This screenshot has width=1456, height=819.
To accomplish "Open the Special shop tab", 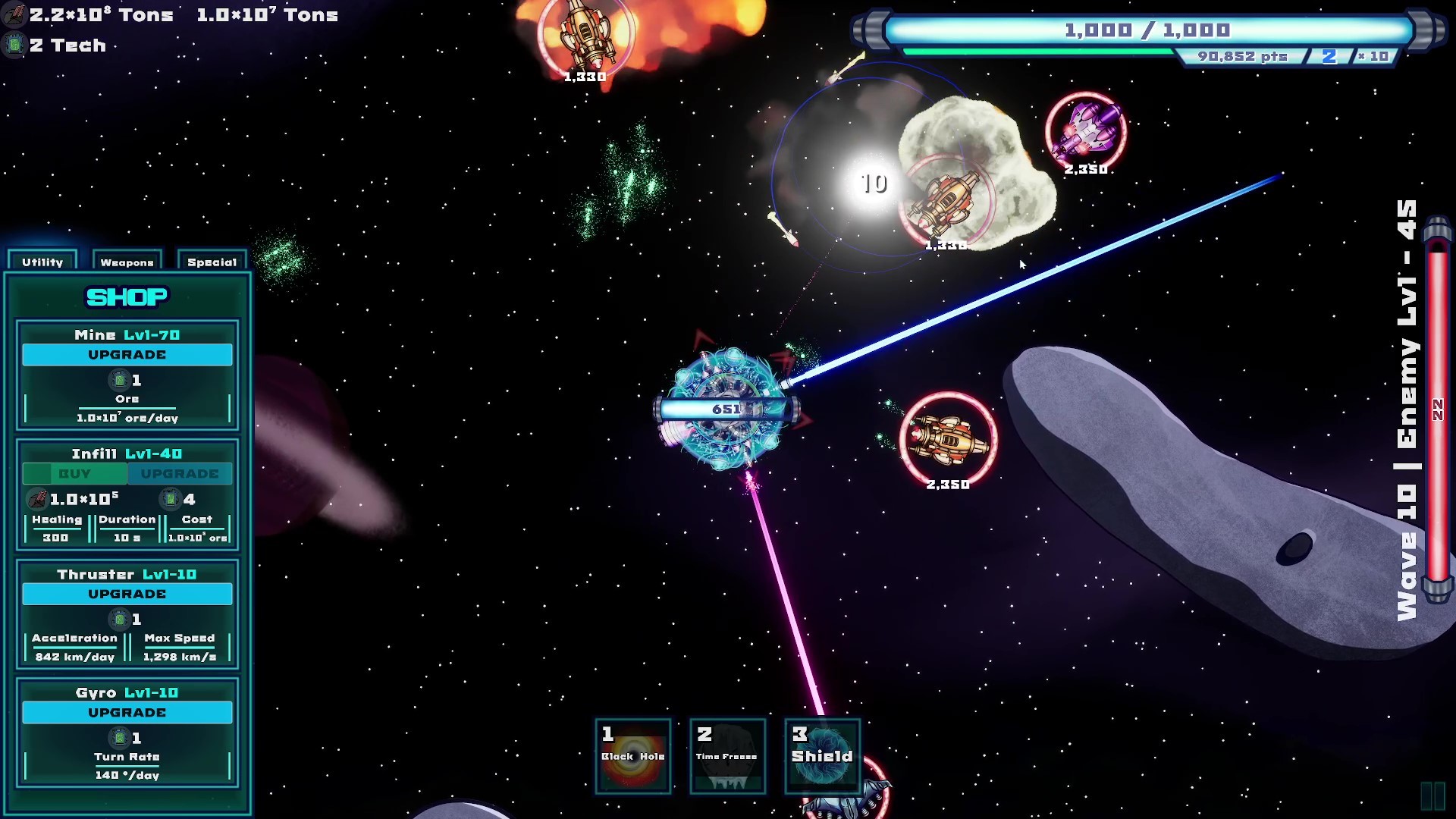I will click(x=212, y=262).
